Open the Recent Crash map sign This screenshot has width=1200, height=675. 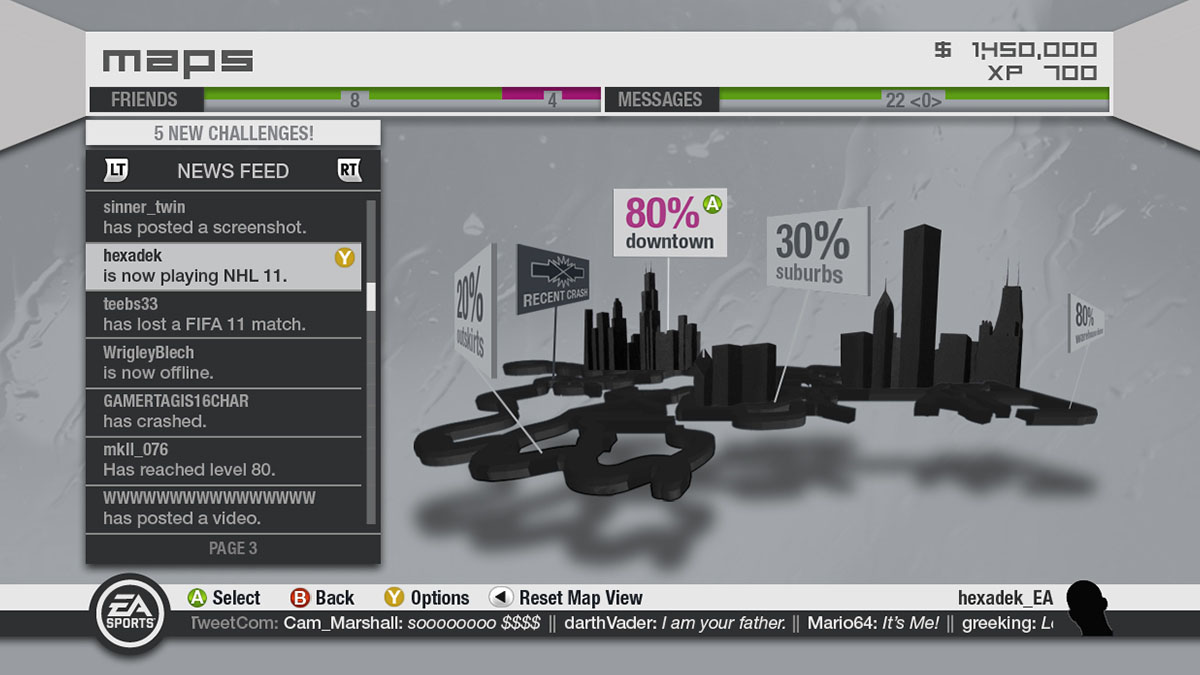click(552, 279)
